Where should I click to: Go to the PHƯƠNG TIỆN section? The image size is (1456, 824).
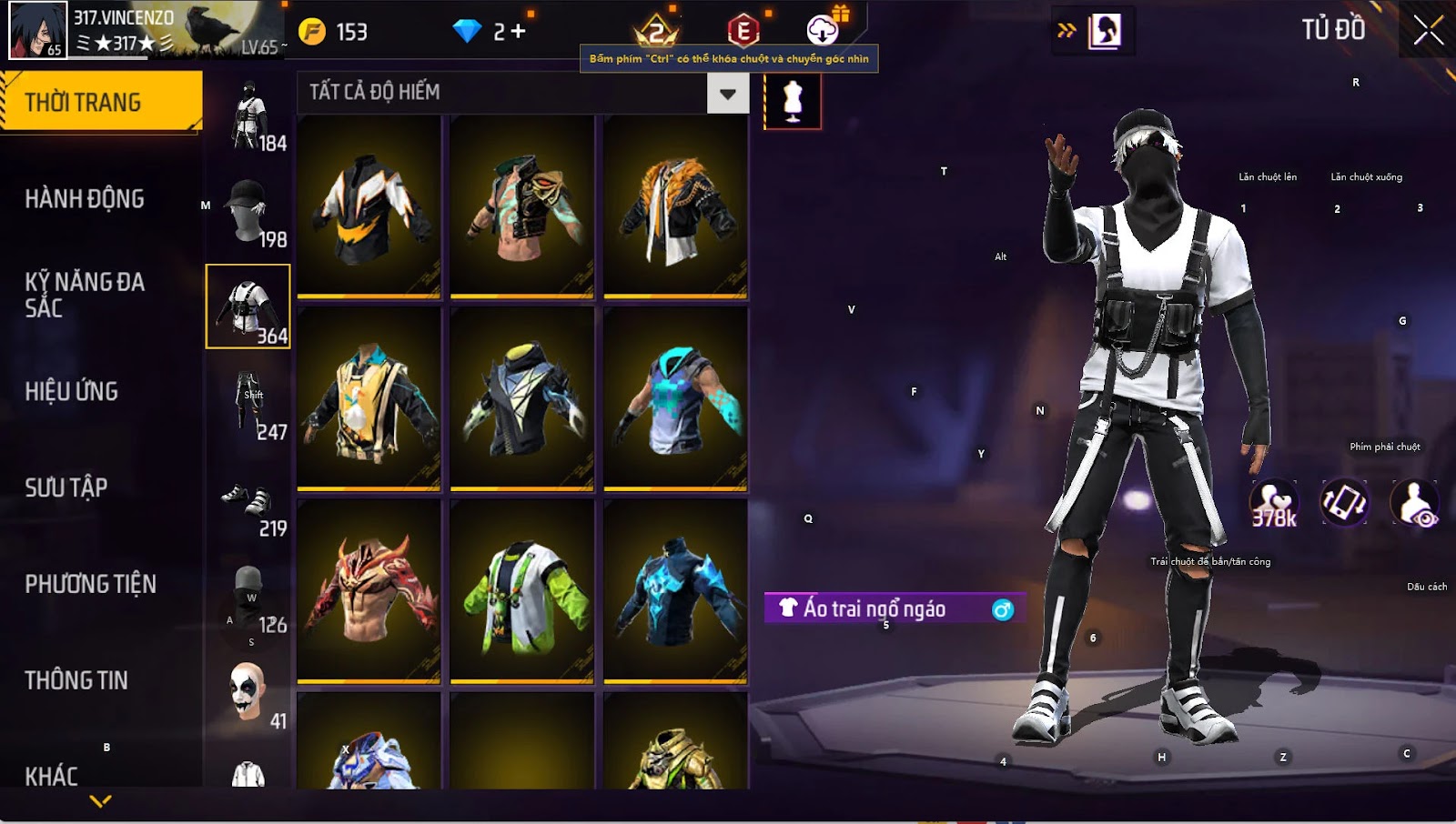coord(91,584)
